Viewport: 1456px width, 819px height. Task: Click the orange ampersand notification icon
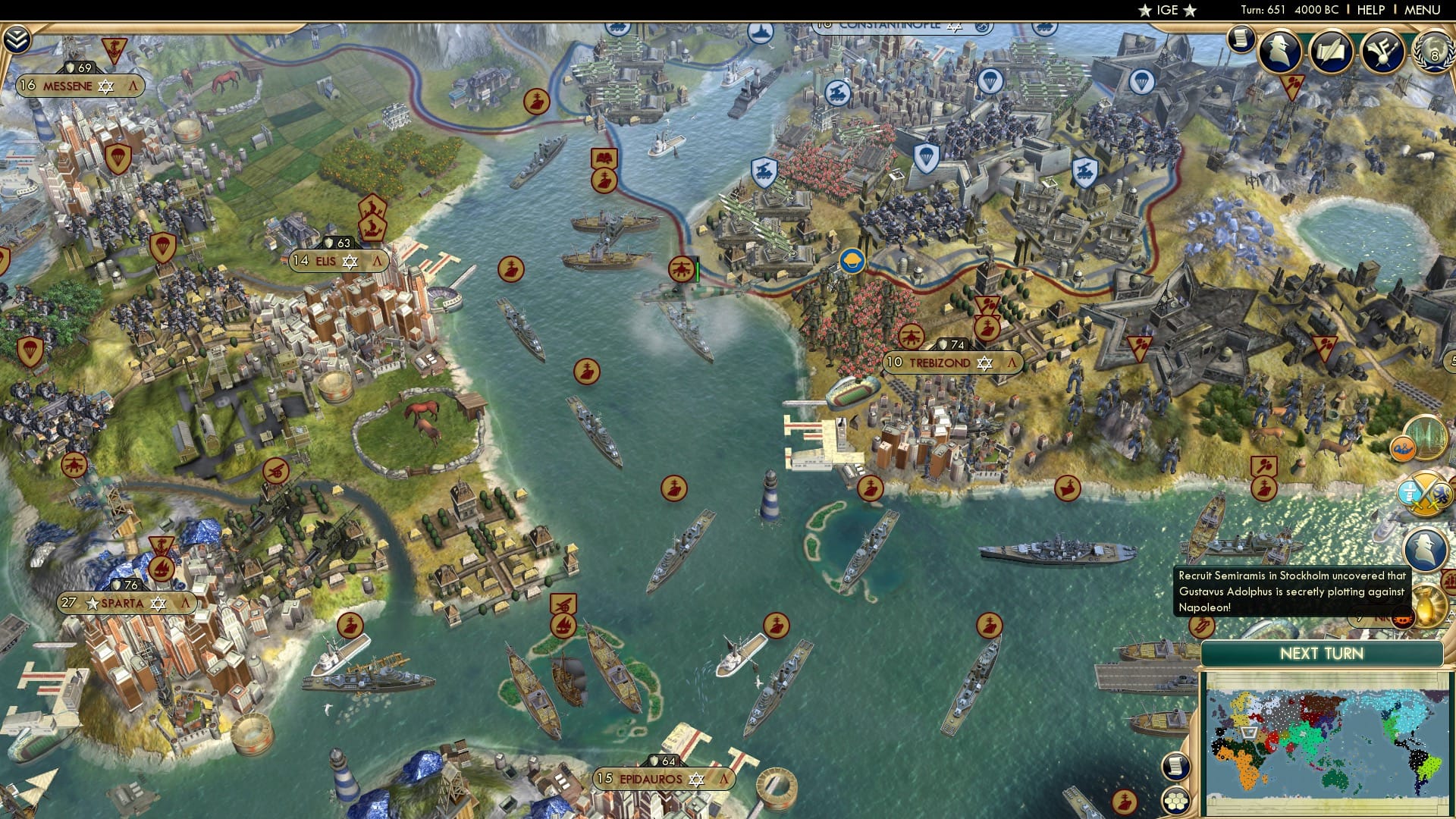(1403, 448)
